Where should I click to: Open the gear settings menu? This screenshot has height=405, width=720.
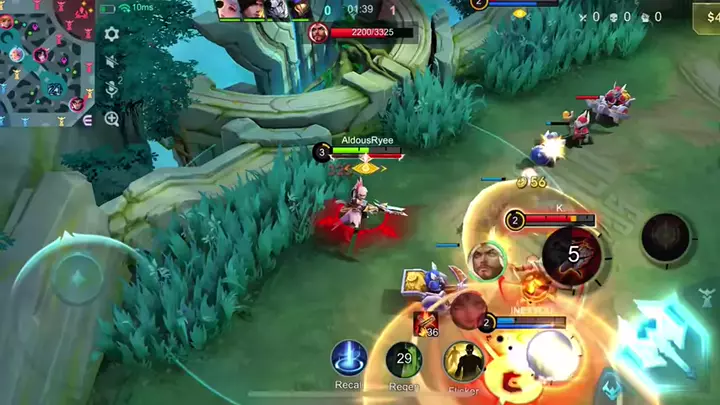click(112, 34)
